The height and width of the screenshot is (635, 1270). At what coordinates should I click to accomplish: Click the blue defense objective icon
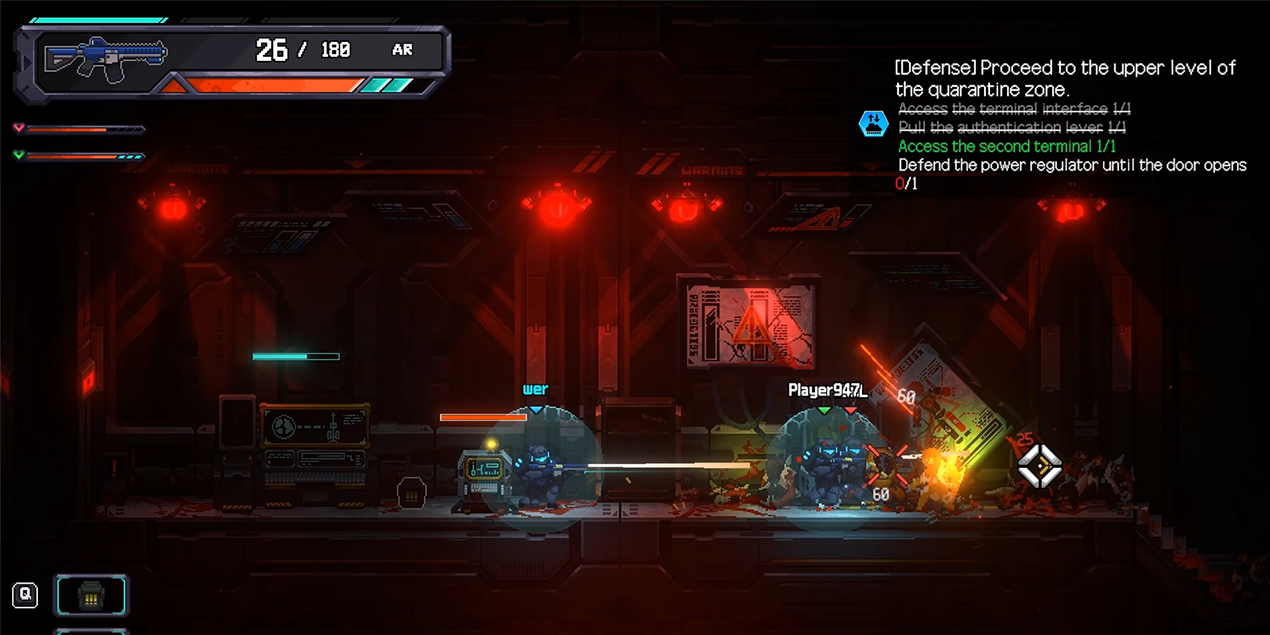pyautogui.click(x=873, y=124)
